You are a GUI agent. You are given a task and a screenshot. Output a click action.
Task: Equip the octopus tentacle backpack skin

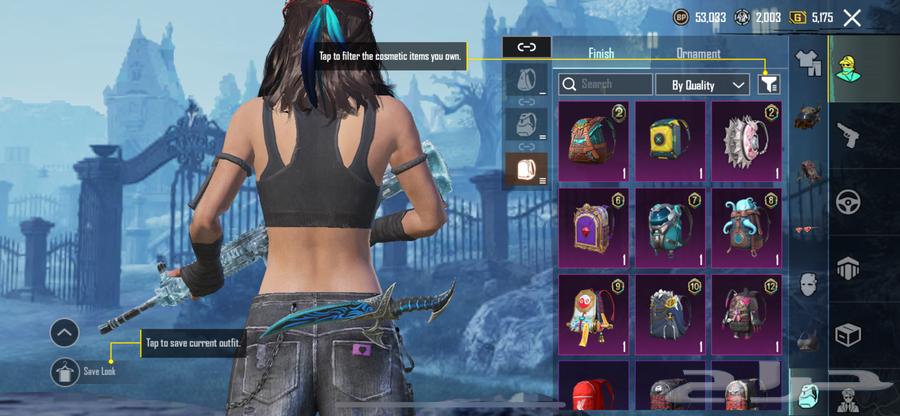coord(746,228)
